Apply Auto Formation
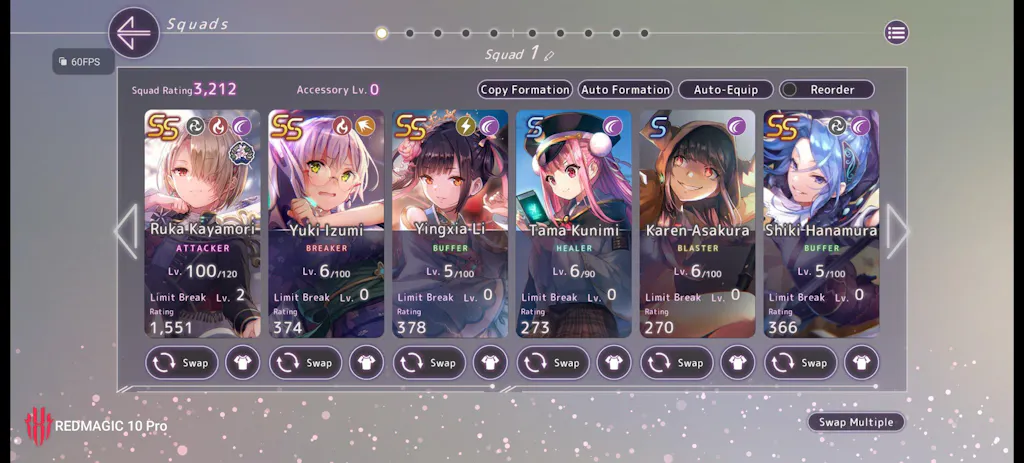The height and width of the screenshot is (463, 1024). pos(625,90)
